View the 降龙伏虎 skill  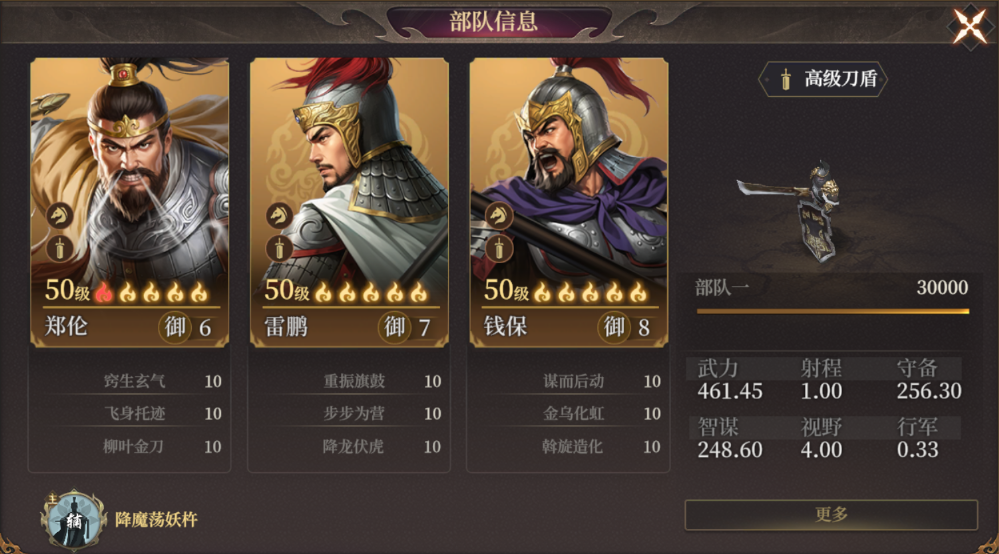(x=355, y=446)
